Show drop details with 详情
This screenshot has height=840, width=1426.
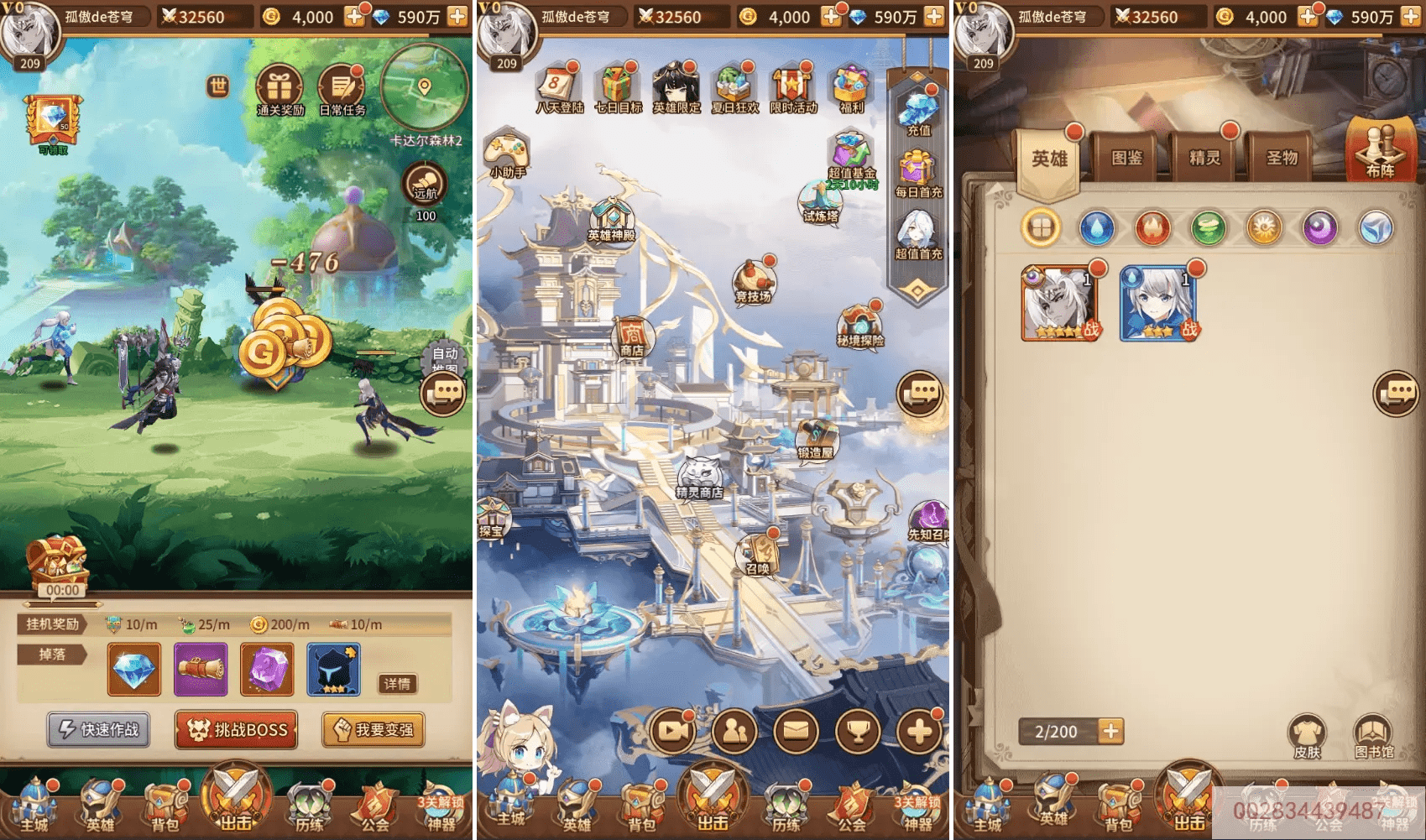pos(397,684)
